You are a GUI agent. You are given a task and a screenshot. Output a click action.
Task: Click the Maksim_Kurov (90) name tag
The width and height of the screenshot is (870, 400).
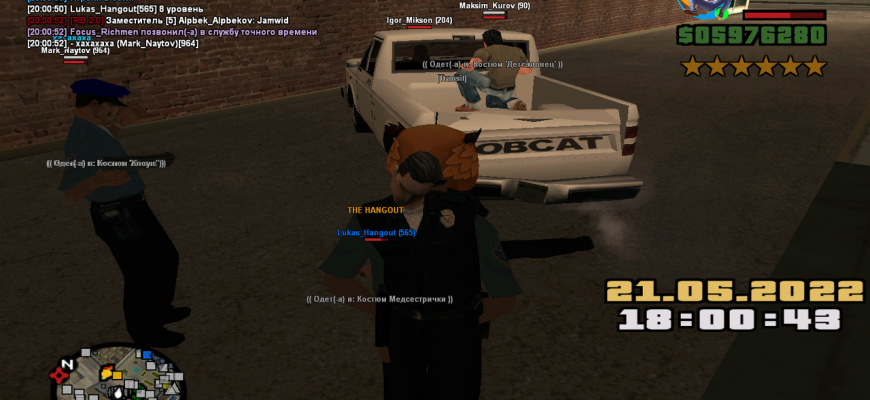click(494, 6)
